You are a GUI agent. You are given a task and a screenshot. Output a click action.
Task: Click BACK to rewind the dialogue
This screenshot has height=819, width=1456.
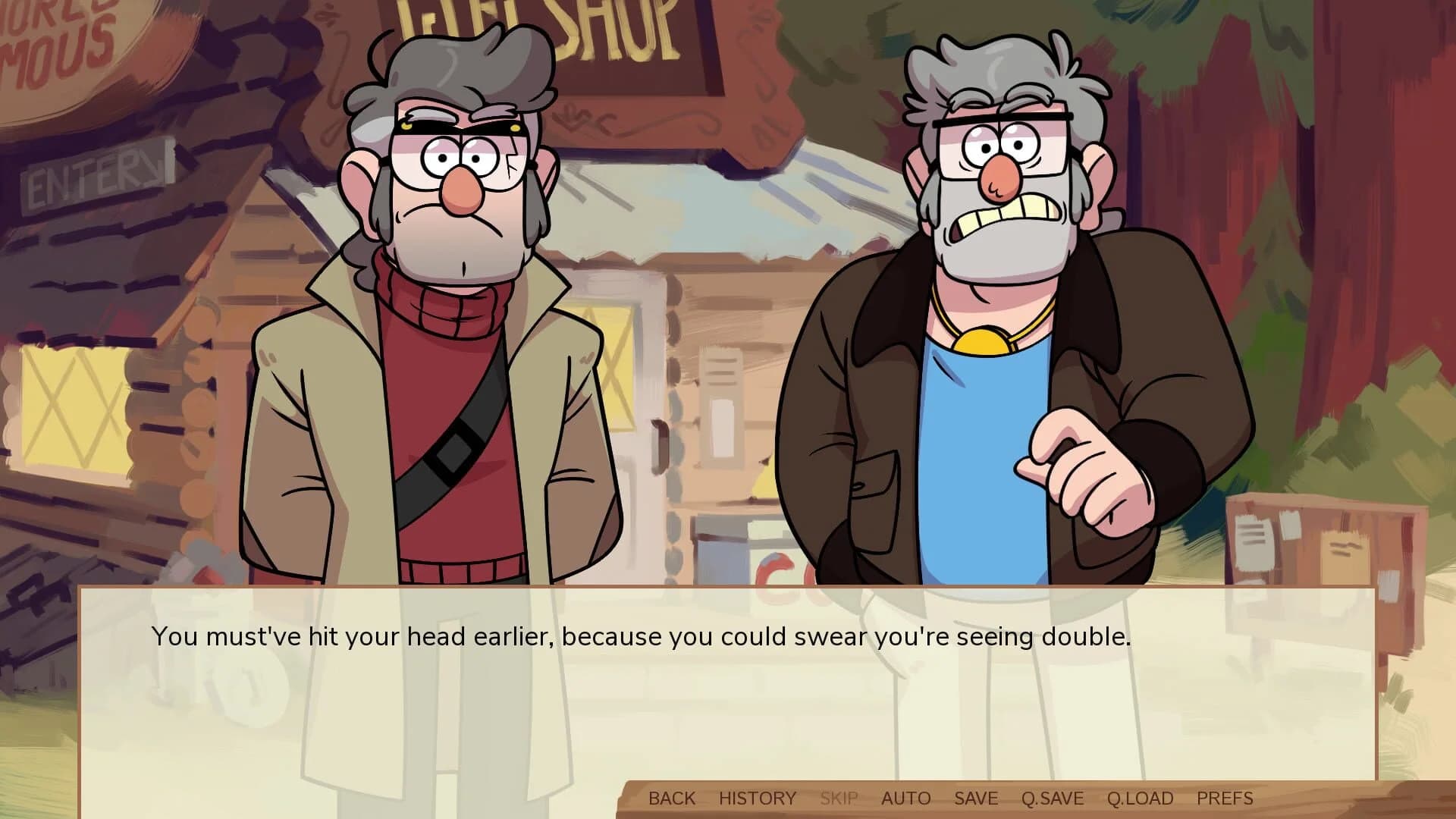(673, 798)
